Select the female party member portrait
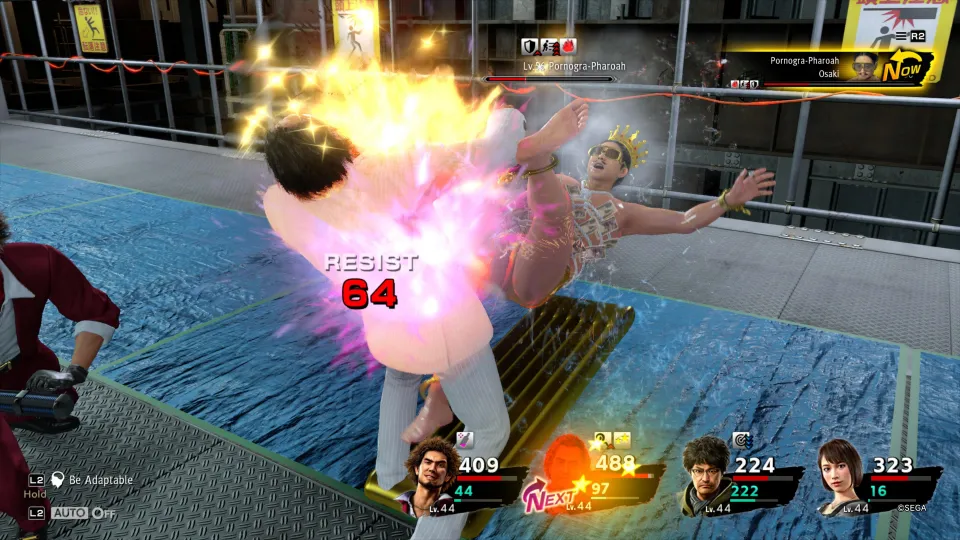This screenshot has height=540, width=960. pos(838,473)
